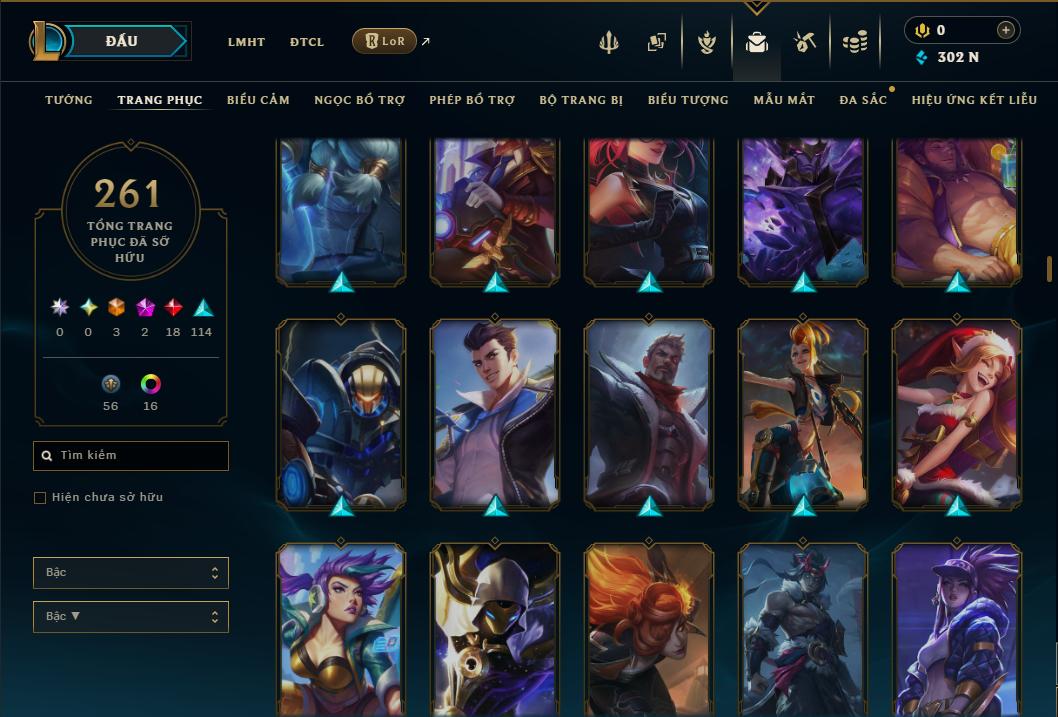This screenshot has width=1058, height=717.
Task: Open the Biểu Tượng tab
Action: pyautogui.click(x=688, y=100)
